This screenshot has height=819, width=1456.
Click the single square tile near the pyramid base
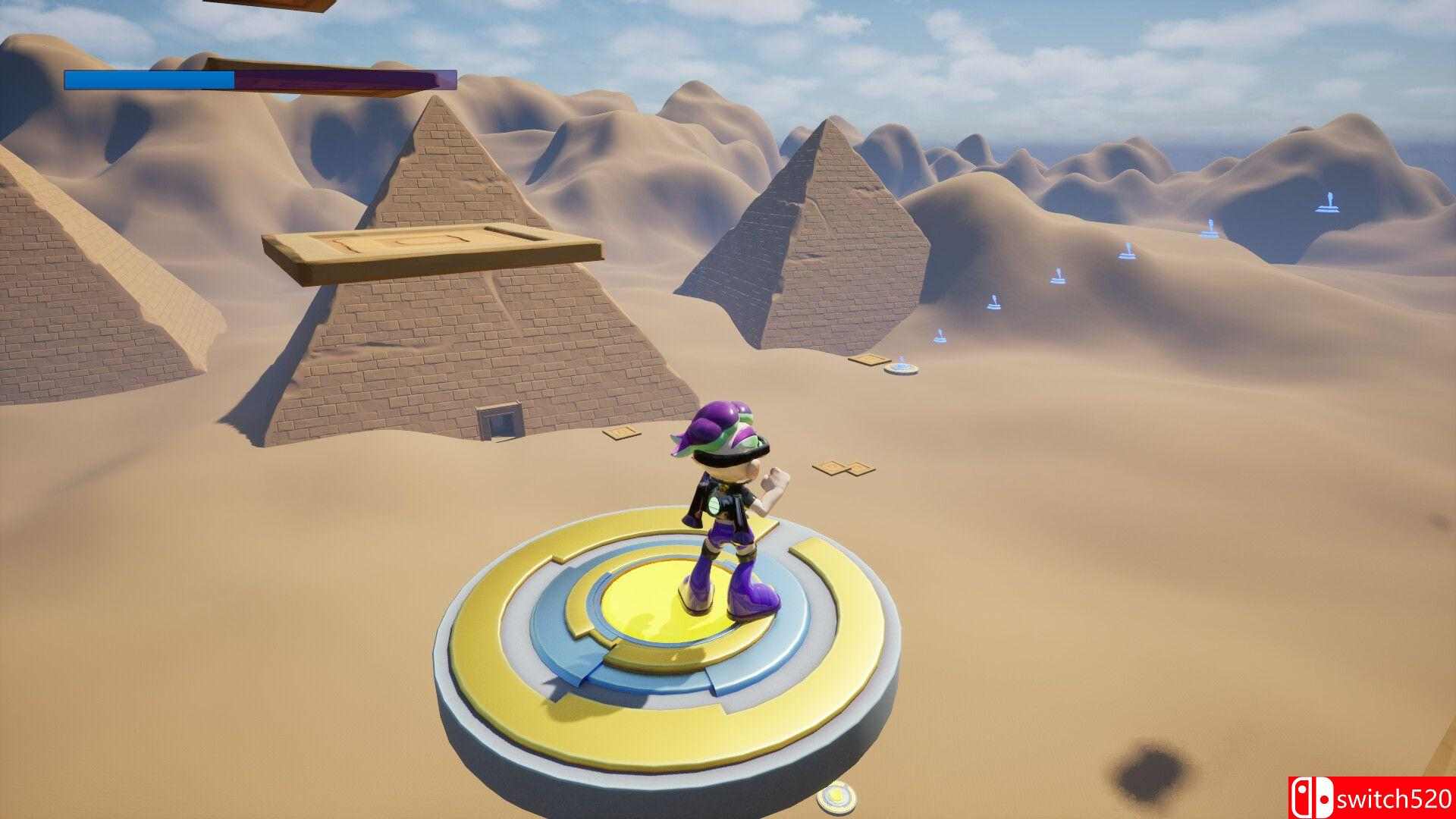(x=622, y=434)
